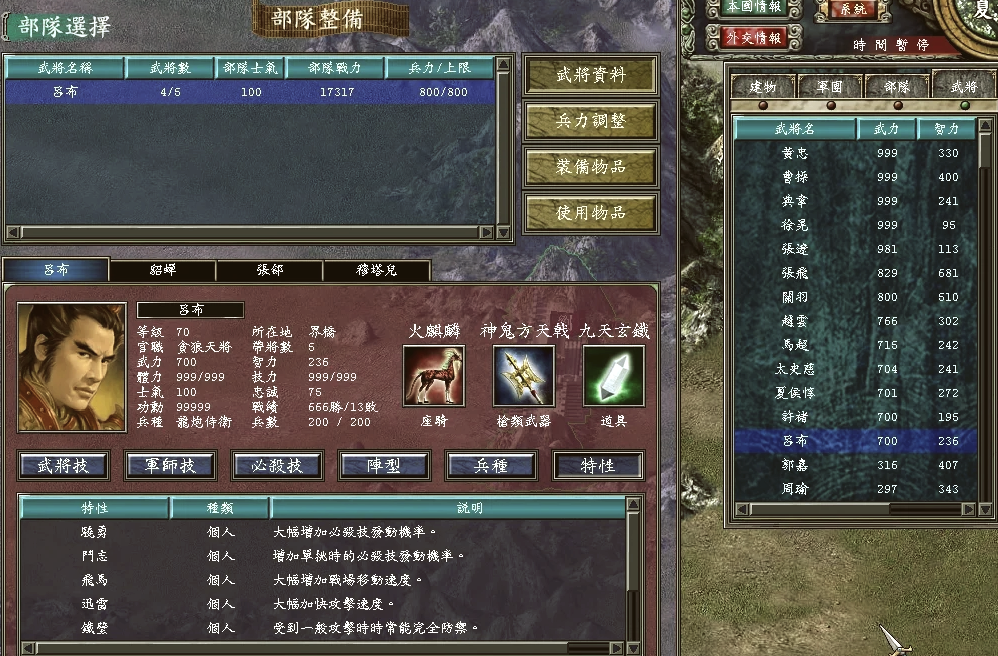Viewport: 998px width, 656px height.
Task: Switch to the 貂蟬 general tab
Action: click(x=162, y=270)
